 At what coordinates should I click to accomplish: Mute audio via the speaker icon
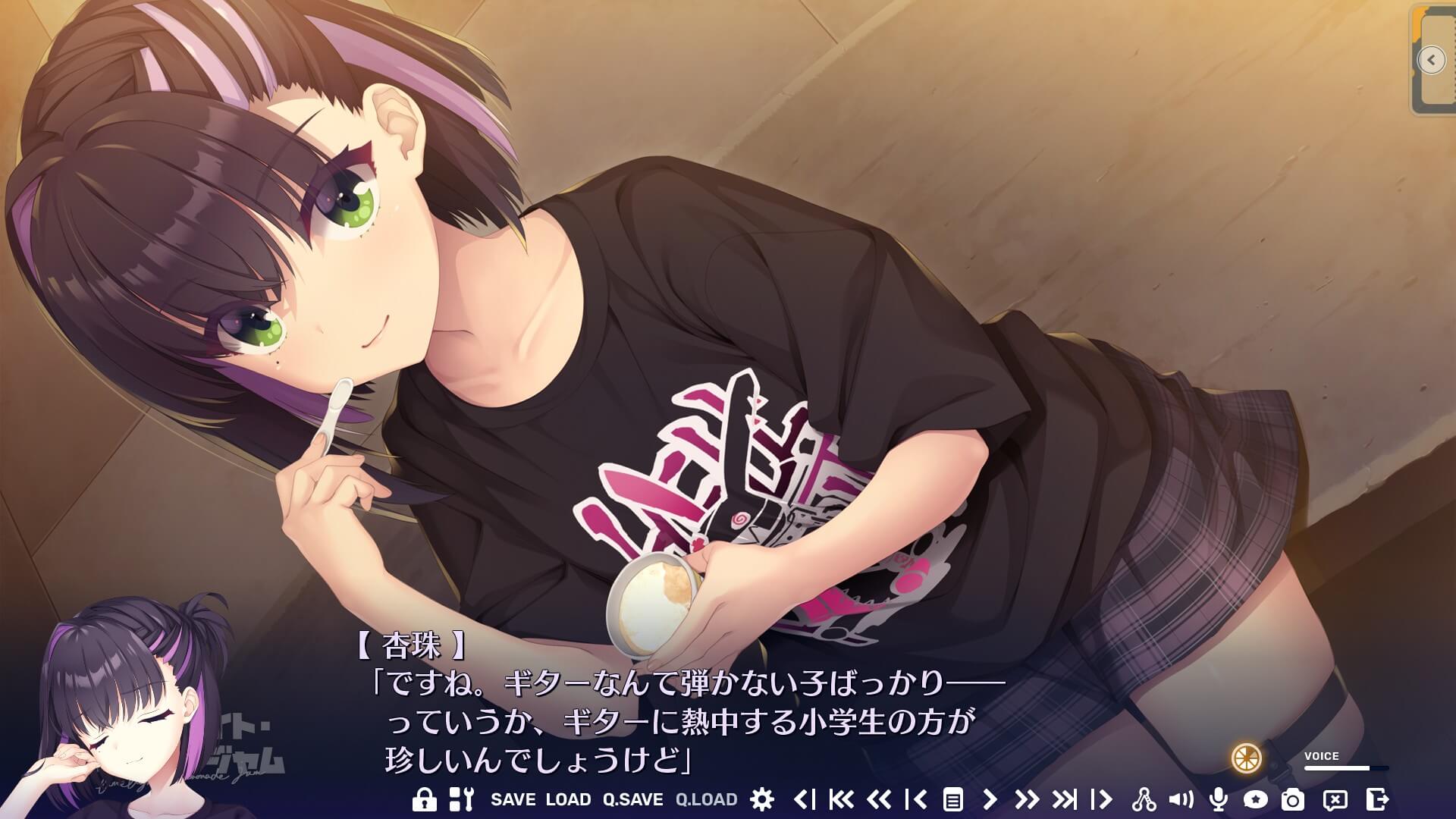(1180, 799)
